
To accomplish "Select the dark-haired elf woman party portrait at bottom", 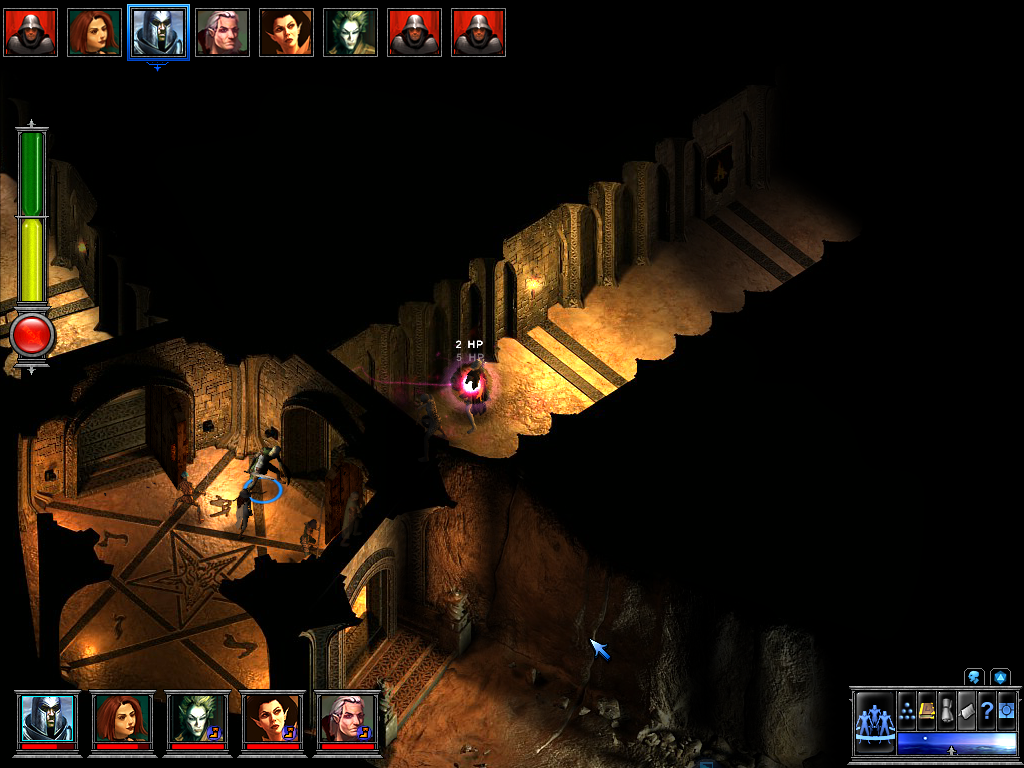I will tap(272, 716).
